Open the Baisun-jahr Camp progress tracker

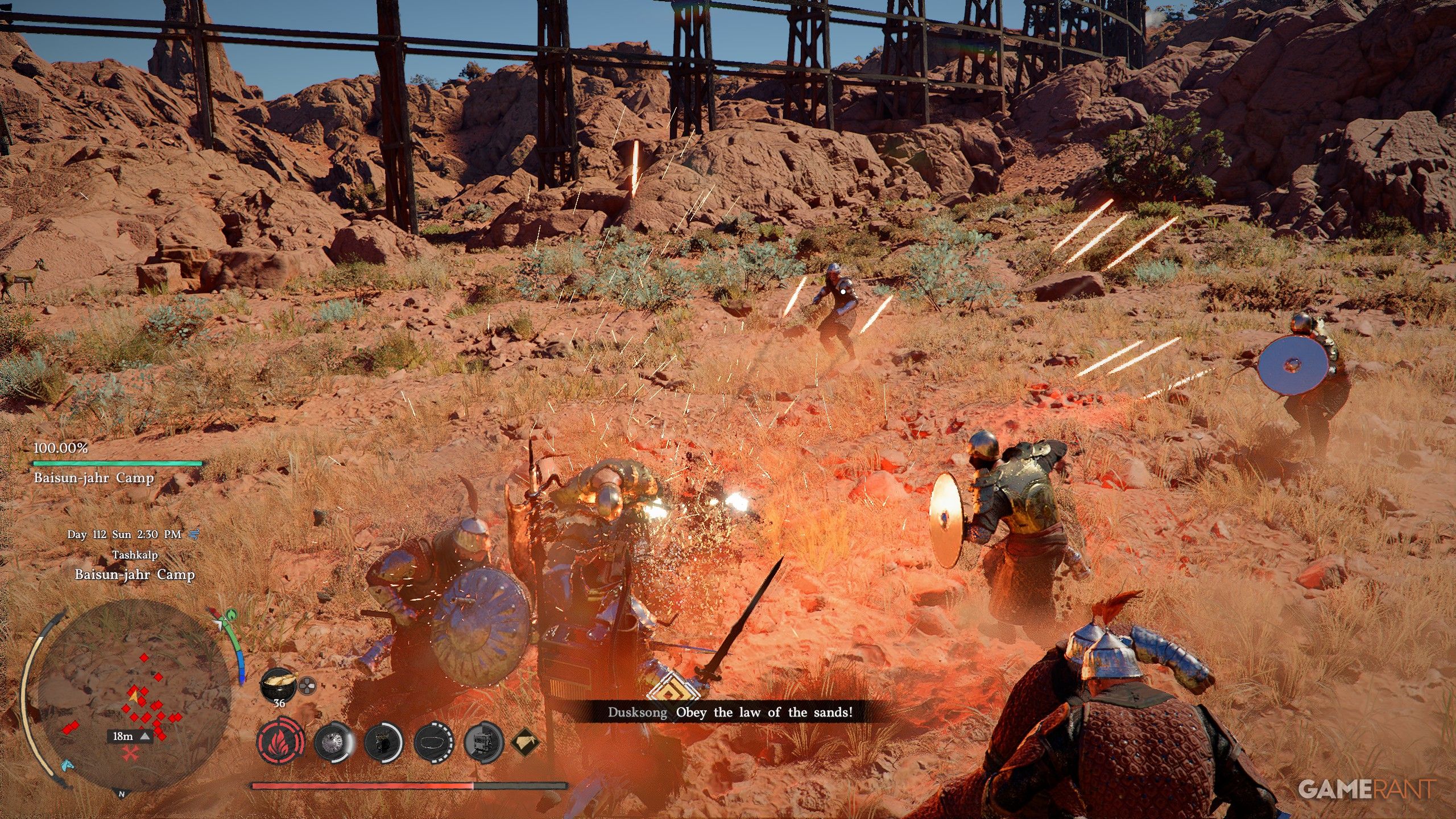(118, 464)
